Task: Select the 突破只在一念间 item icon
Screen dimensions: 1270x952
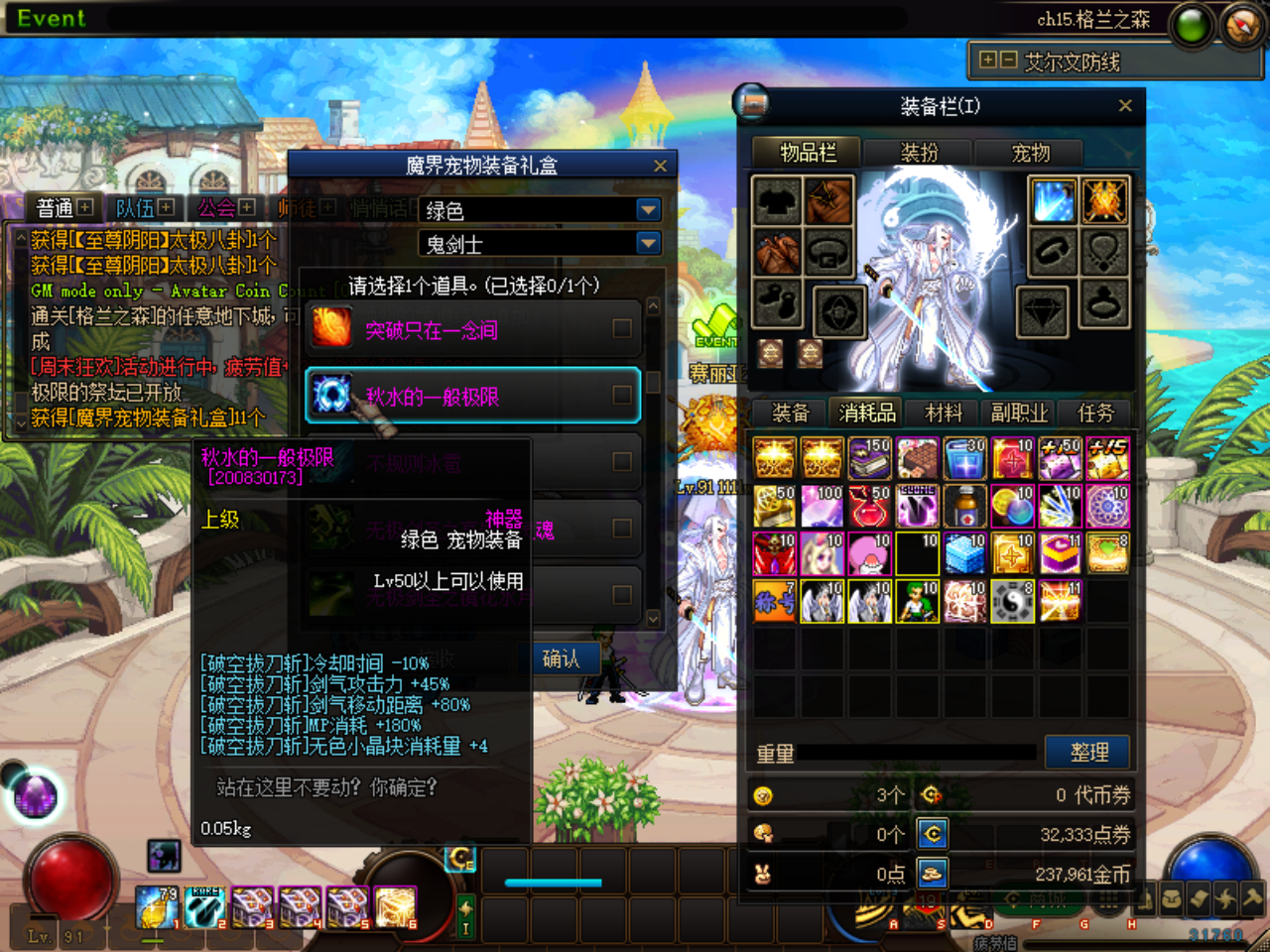Action: [330, 328]
